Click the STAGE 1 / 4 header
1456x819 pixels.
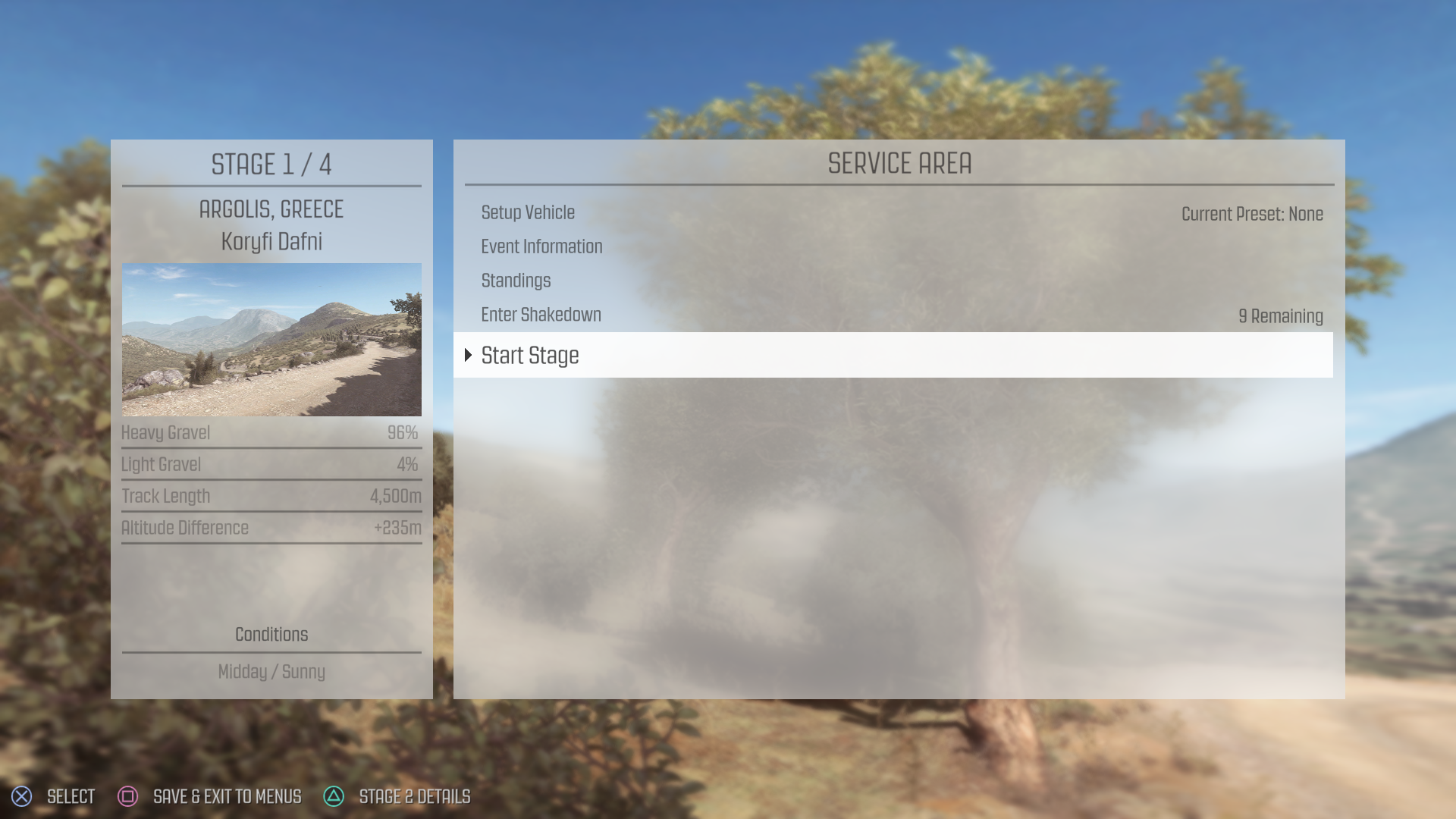tap(271, 165)
